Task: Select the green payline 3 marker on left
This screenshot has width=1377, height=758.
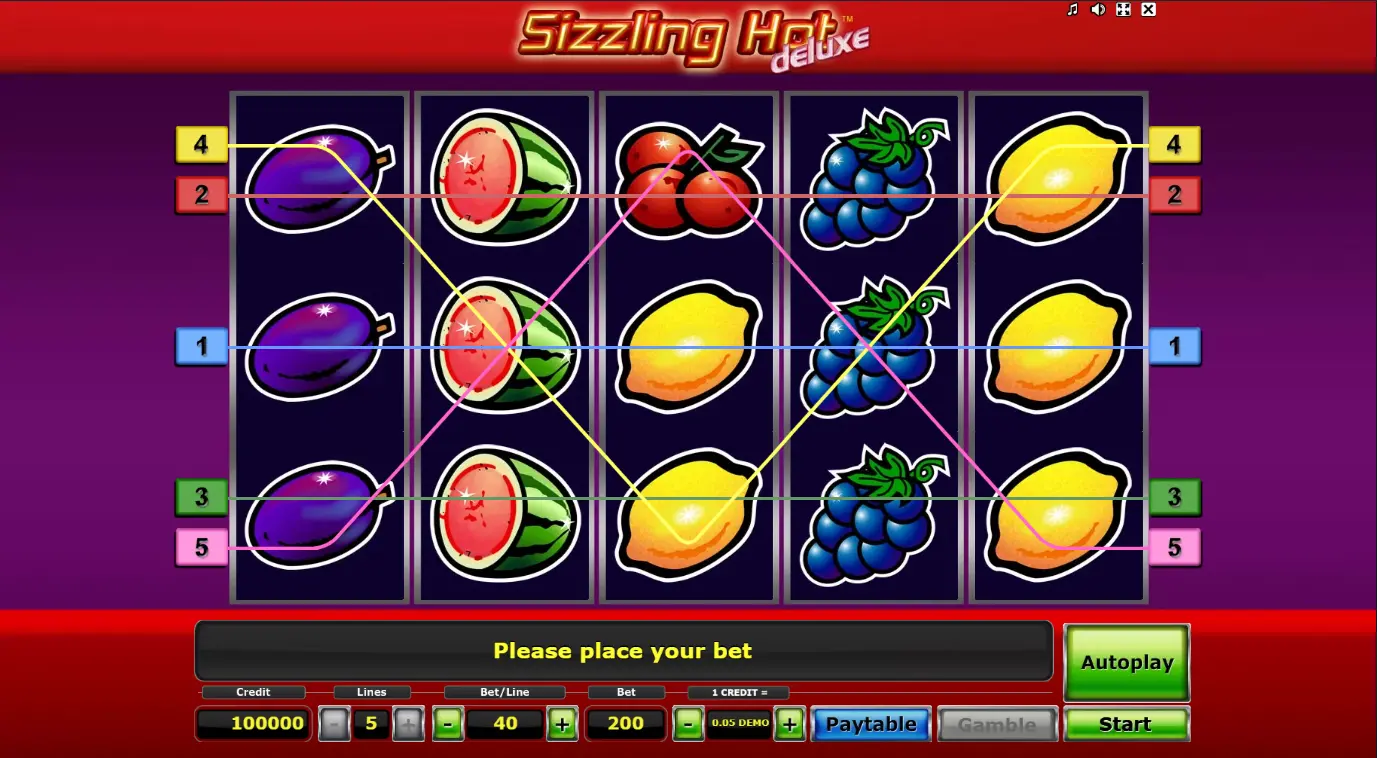Action: point(203,498)
